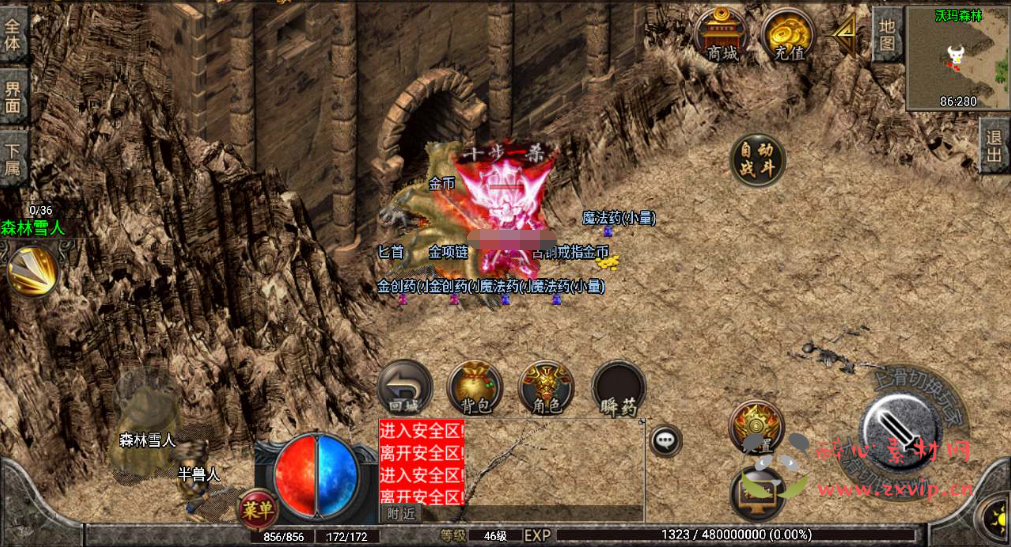Open the 角色 character sheet
The width and height of the screenshot is (1011, 547).
point(546,388)
